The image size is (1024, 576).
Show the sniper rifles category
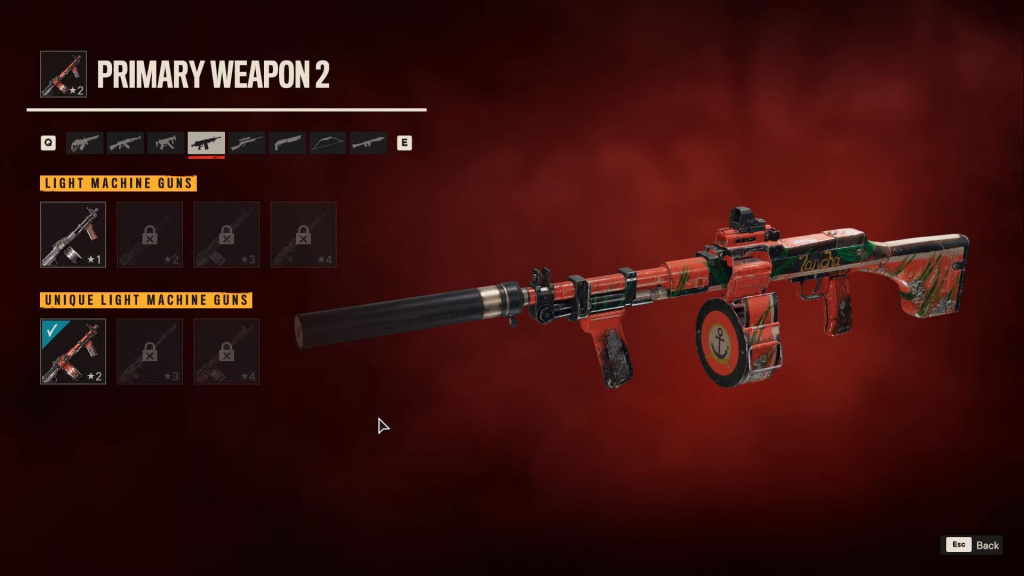pyautogui.click(x=247, y=143)
